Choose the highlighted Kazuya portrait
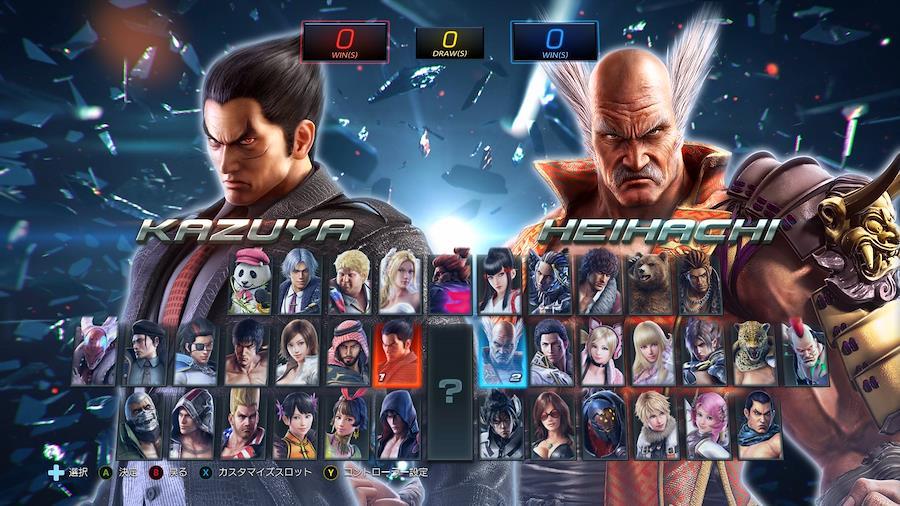This screenshot has height=506, width=900. coord(396,352)
